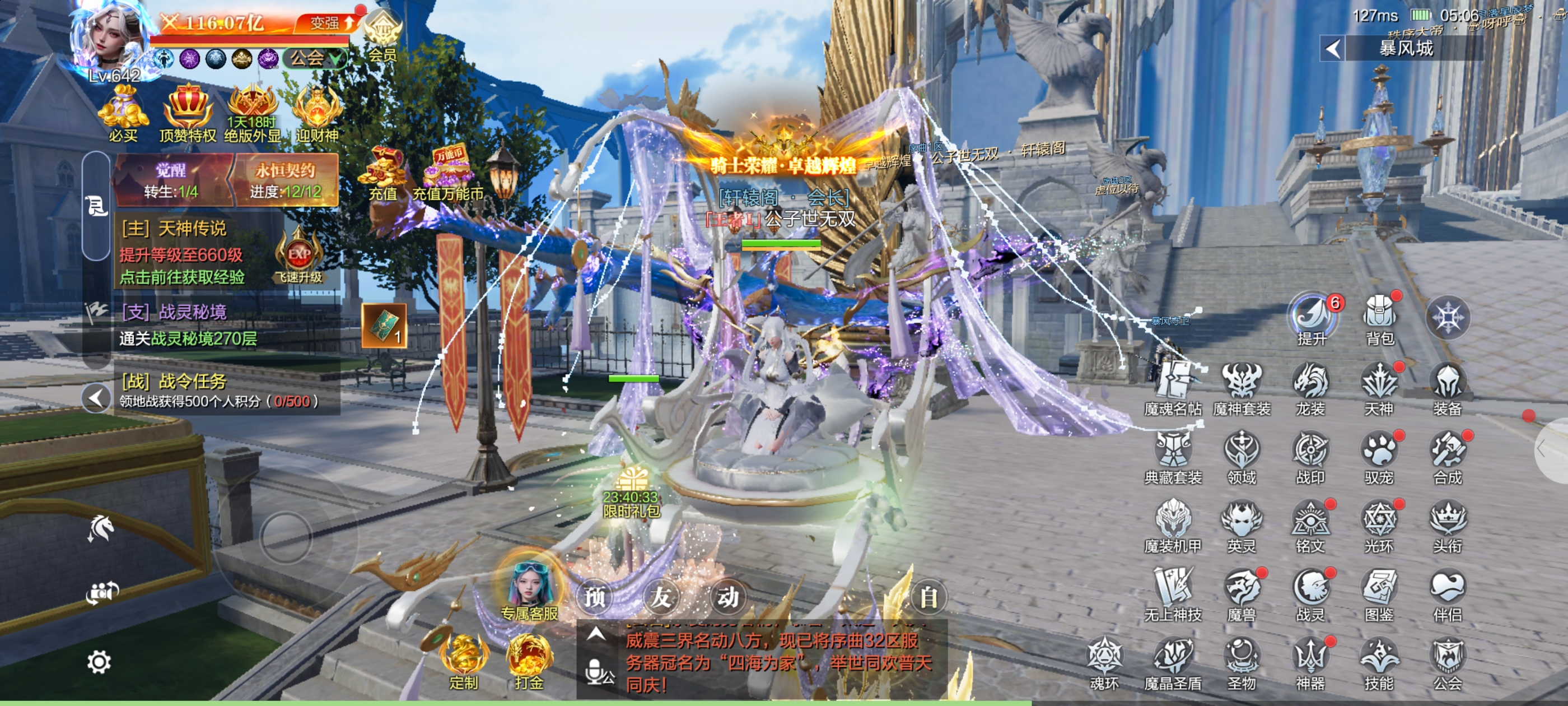Open the settings gear

(x=99, y=662)
